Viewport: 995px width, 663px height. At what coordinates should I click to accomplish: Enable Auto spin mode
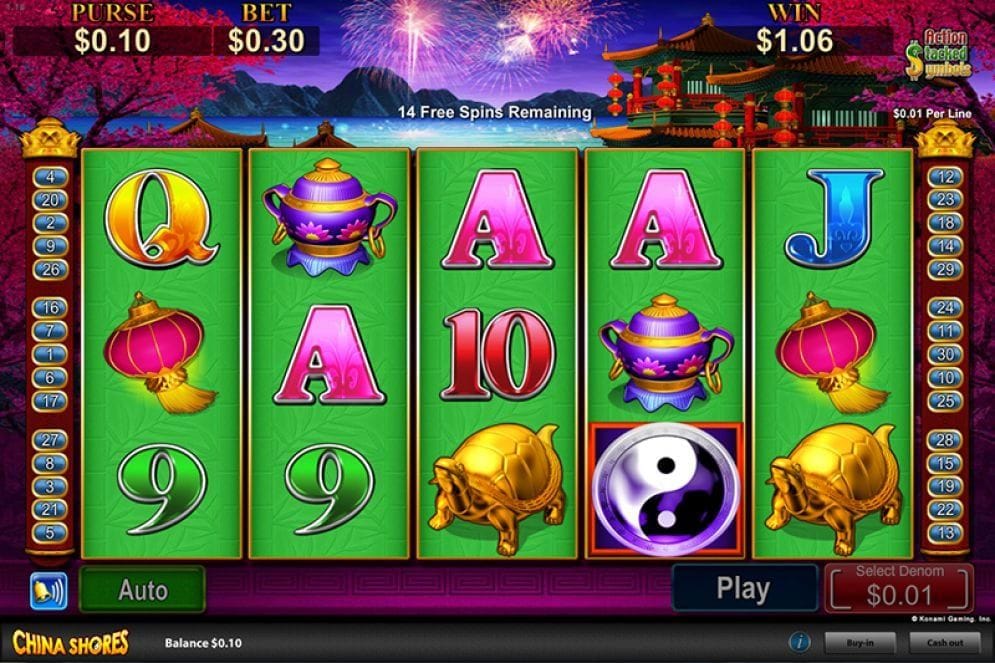click(142, 590)
